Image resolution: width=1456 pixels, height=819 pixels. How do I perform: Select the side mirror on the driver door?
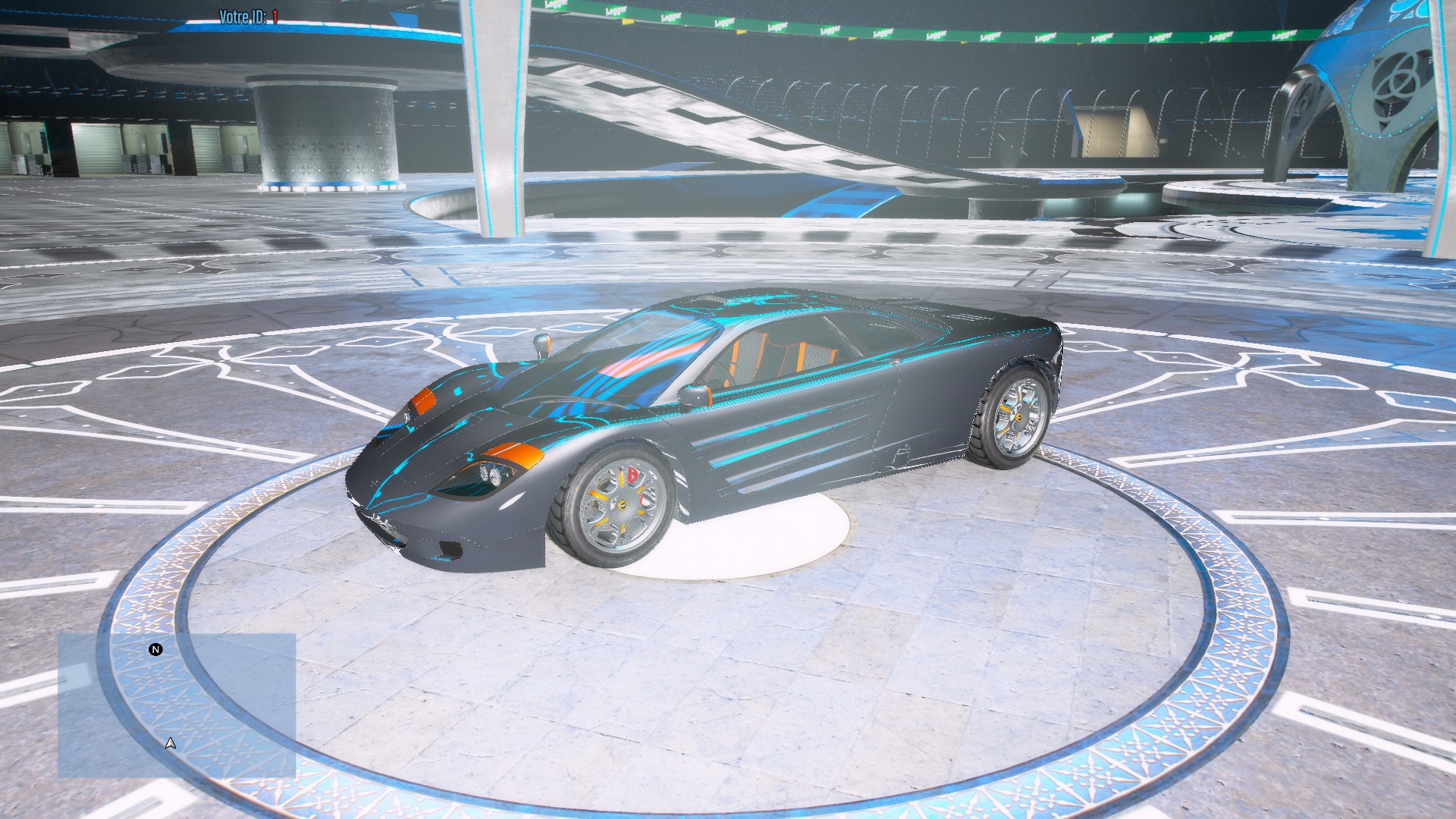(695, 394)
